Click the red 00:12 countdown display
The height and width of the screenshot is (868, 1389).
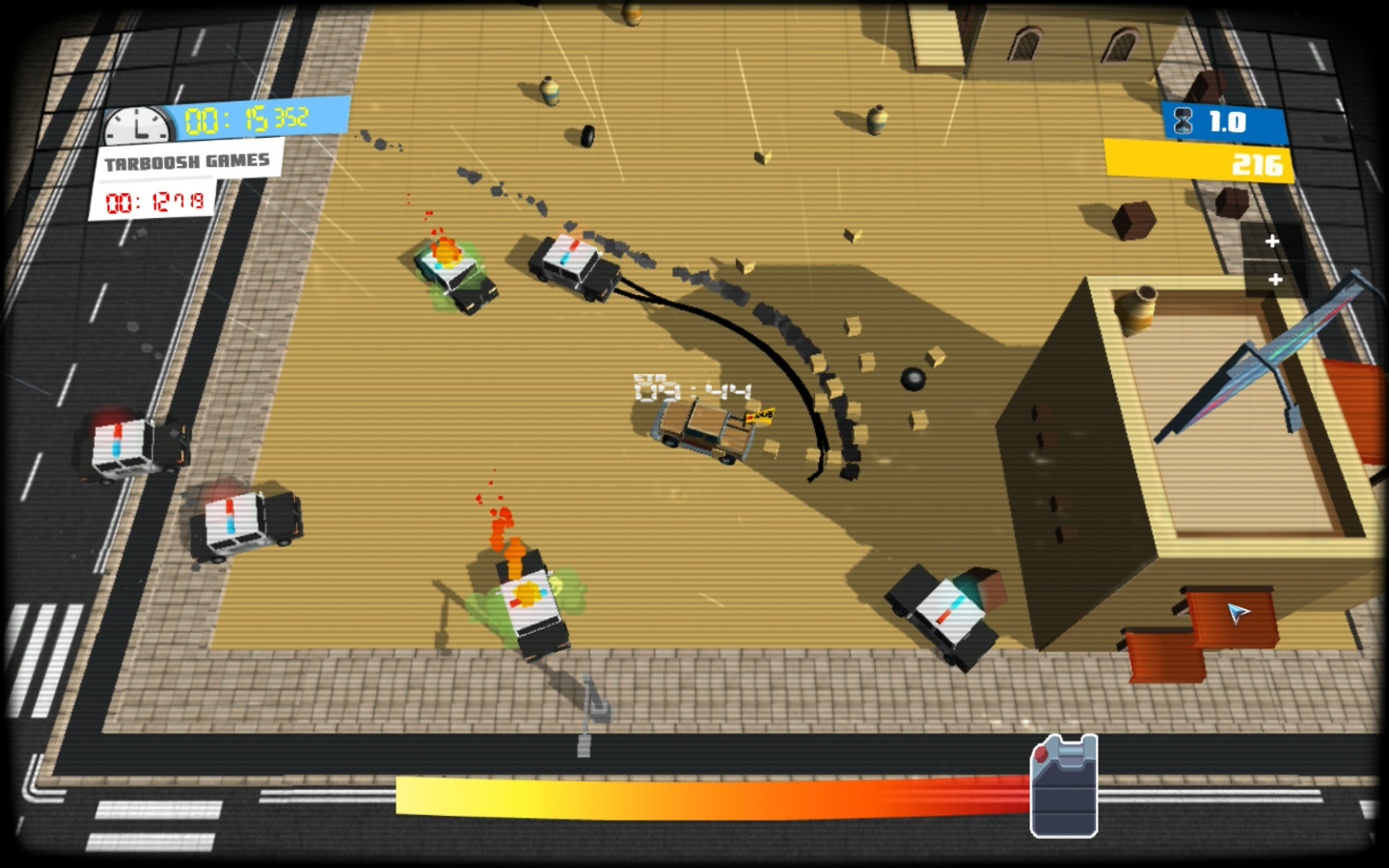tap(154, 201)
